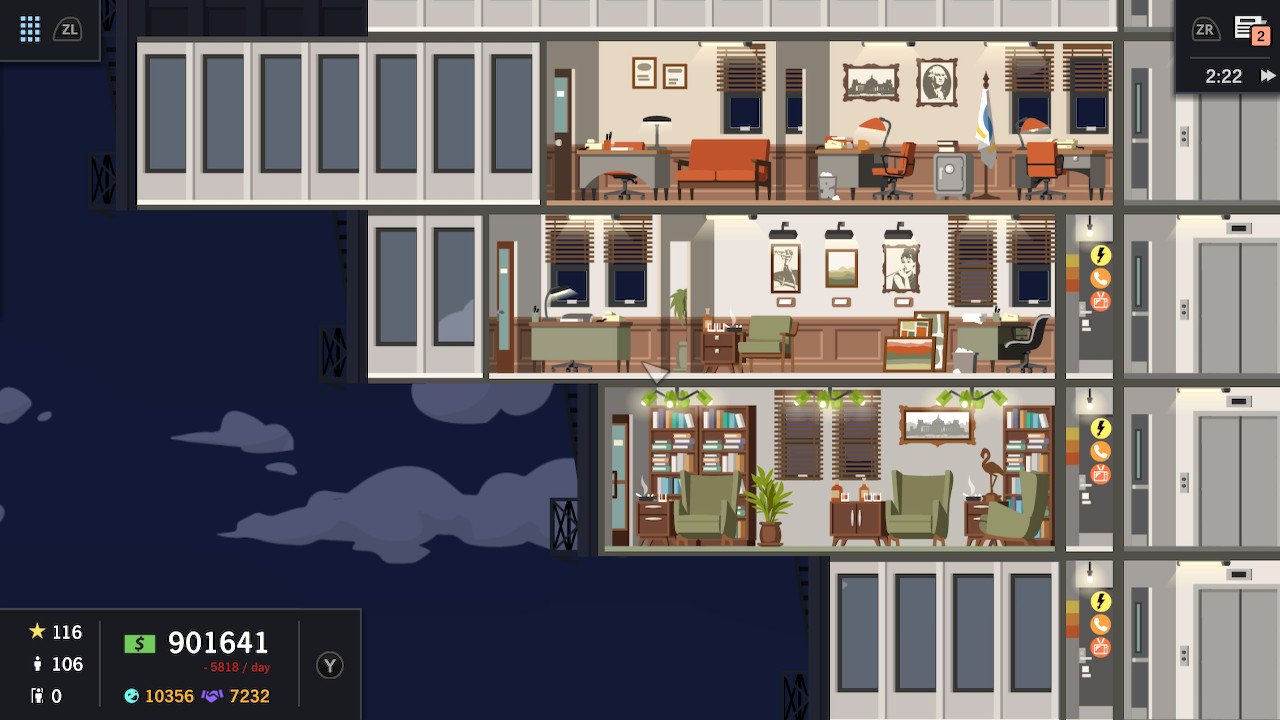Click the blue influence coin icon

coord(131,695)
